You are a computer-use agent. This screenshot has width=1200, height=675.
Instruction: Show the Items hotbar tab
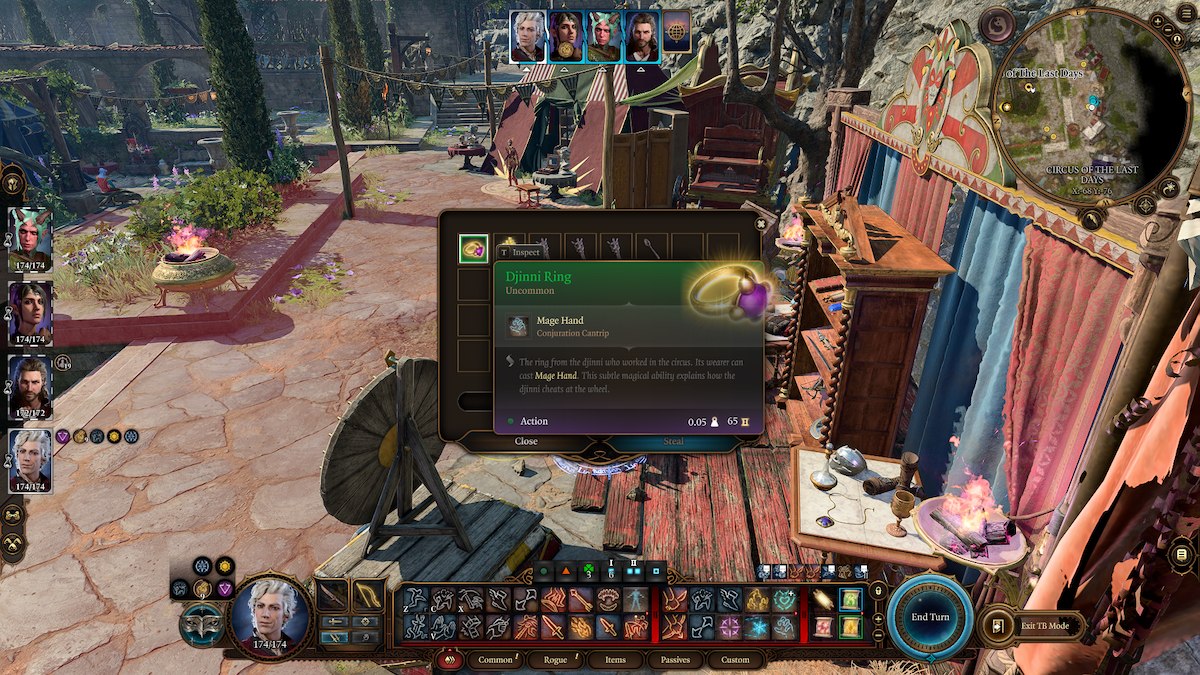615,660
